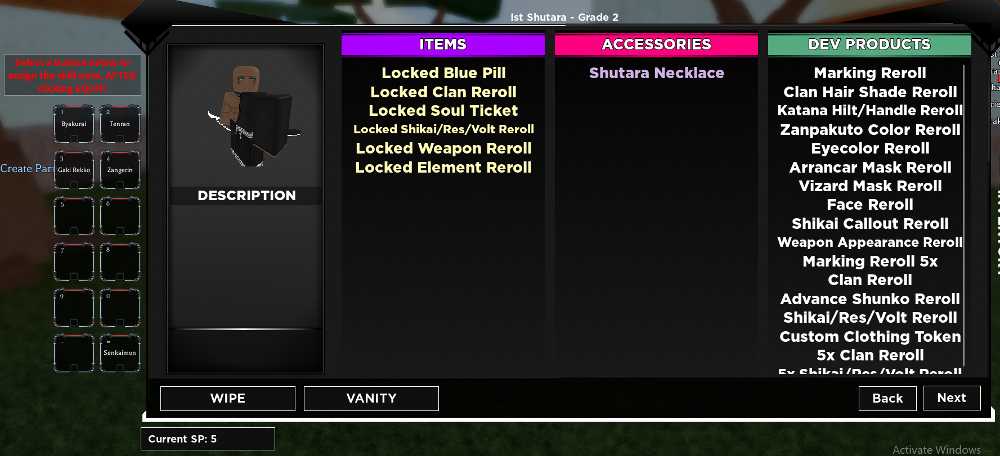This screenshot has height=456, width=1000.
Task: Select Locked Element Reroll entry
Action: tap(443, 167)
